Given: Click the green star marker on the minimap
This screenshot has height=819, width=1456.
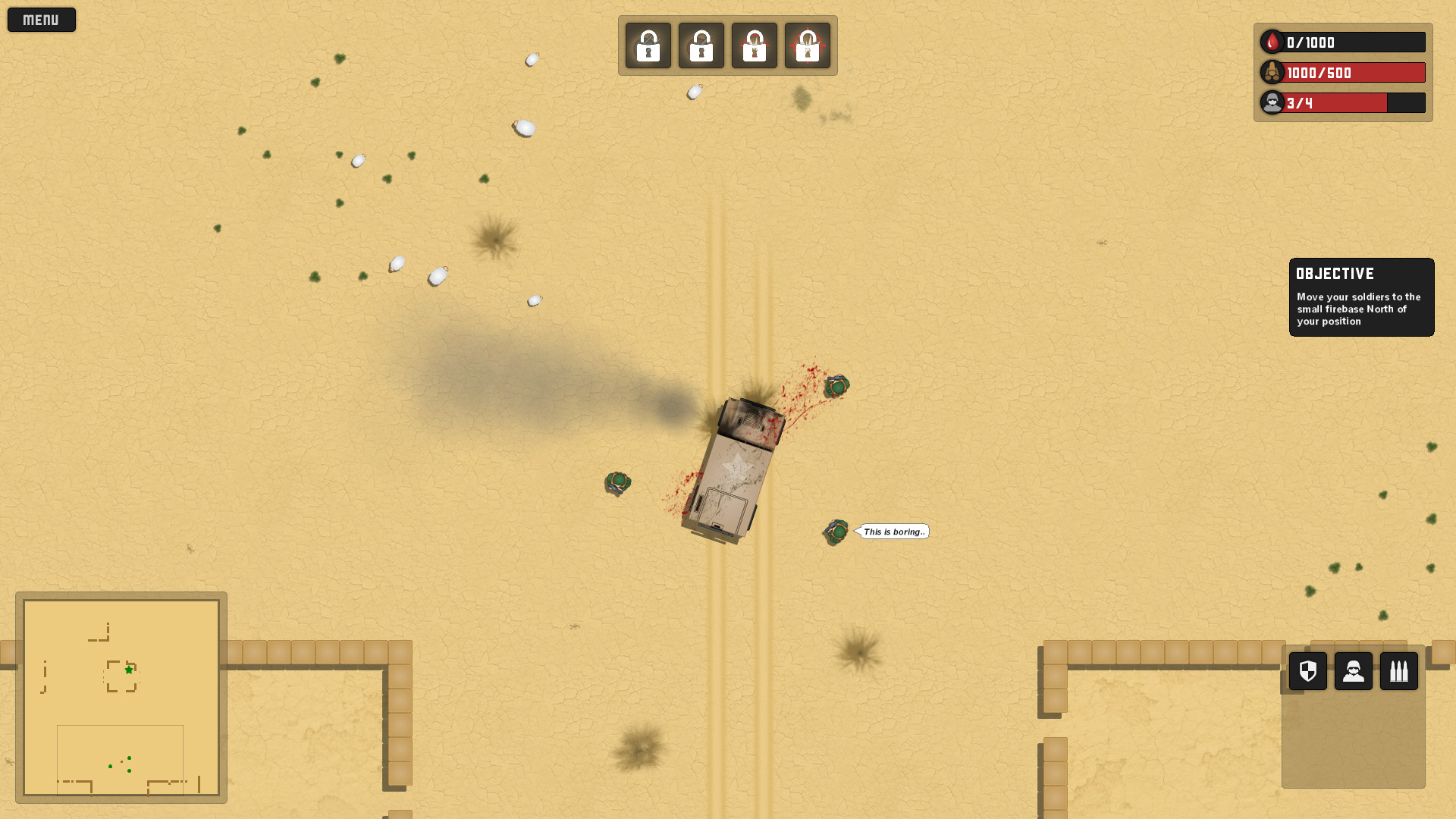Looking at the screenshot, I should coord(127,670).
